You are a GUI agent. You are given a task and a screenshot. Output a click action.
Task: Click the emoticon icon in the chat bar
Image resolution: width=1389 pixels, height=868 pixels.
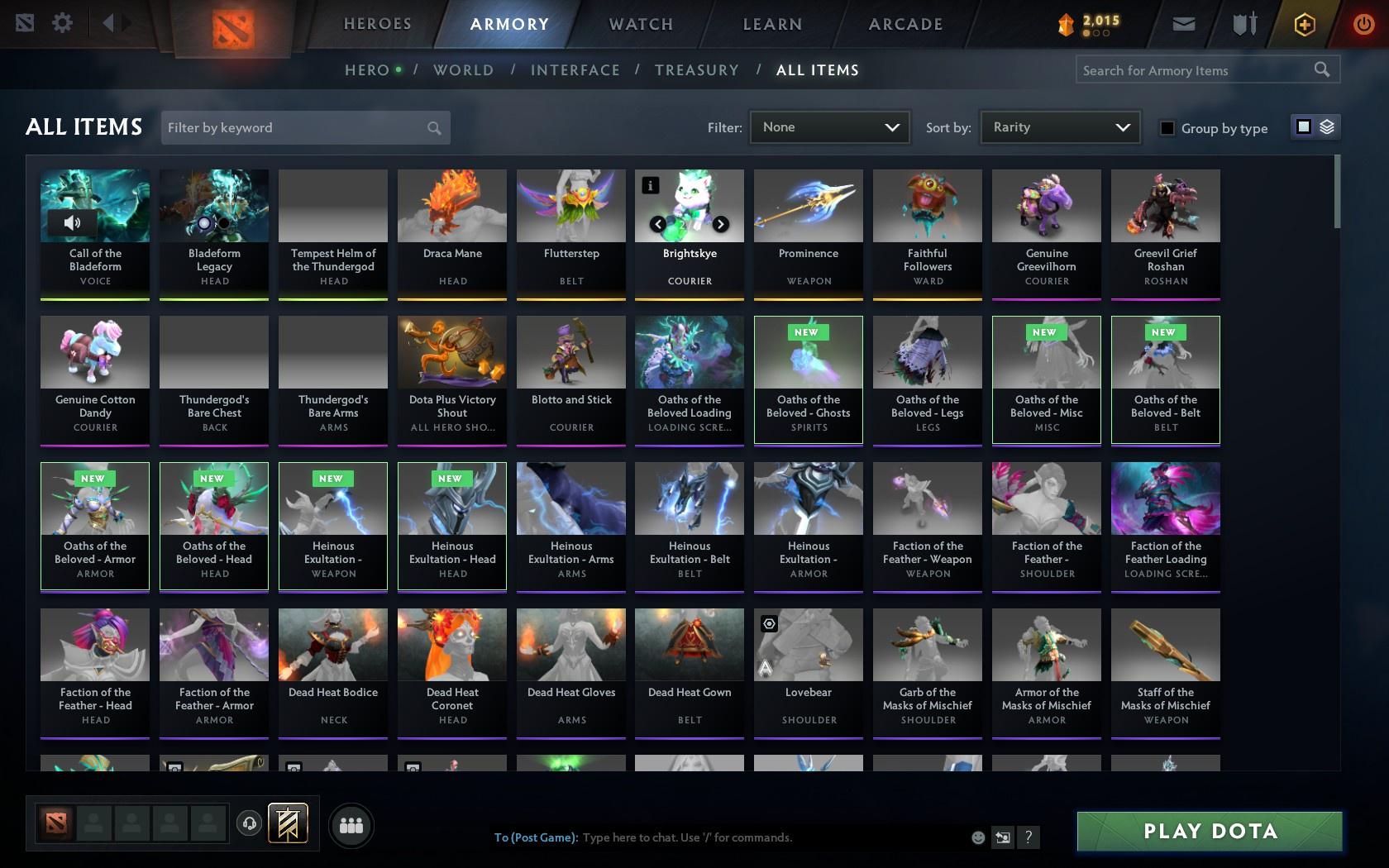pos(978,837)
